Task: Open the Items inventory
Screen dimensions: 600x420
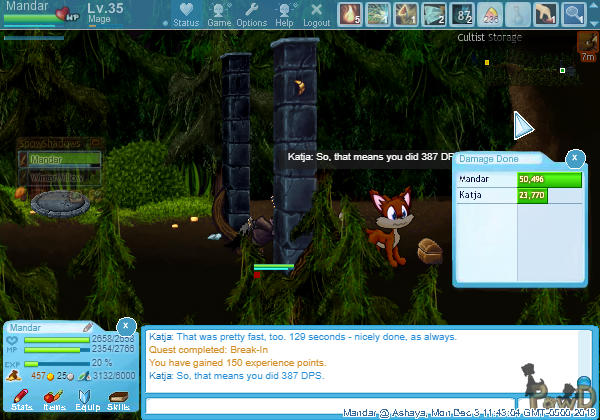Action: (x=54, y=402)
